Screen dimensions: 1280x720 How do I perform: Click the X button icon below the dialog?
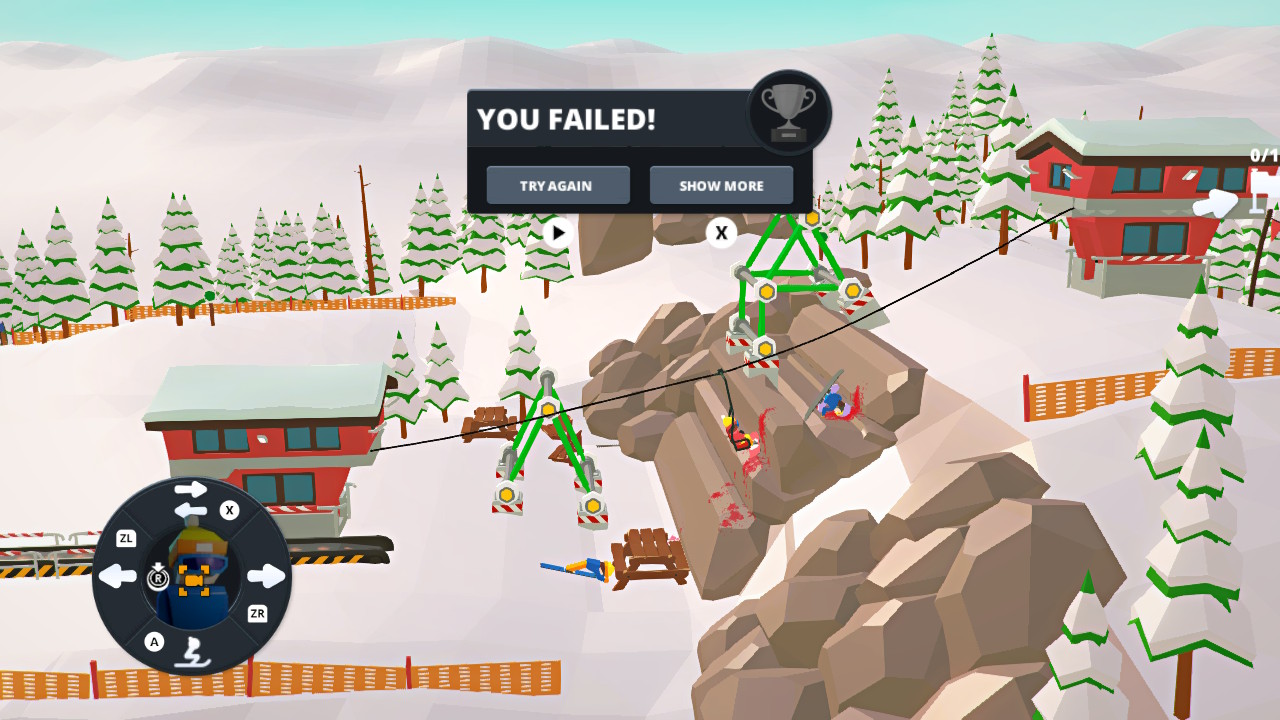(720, 233)
